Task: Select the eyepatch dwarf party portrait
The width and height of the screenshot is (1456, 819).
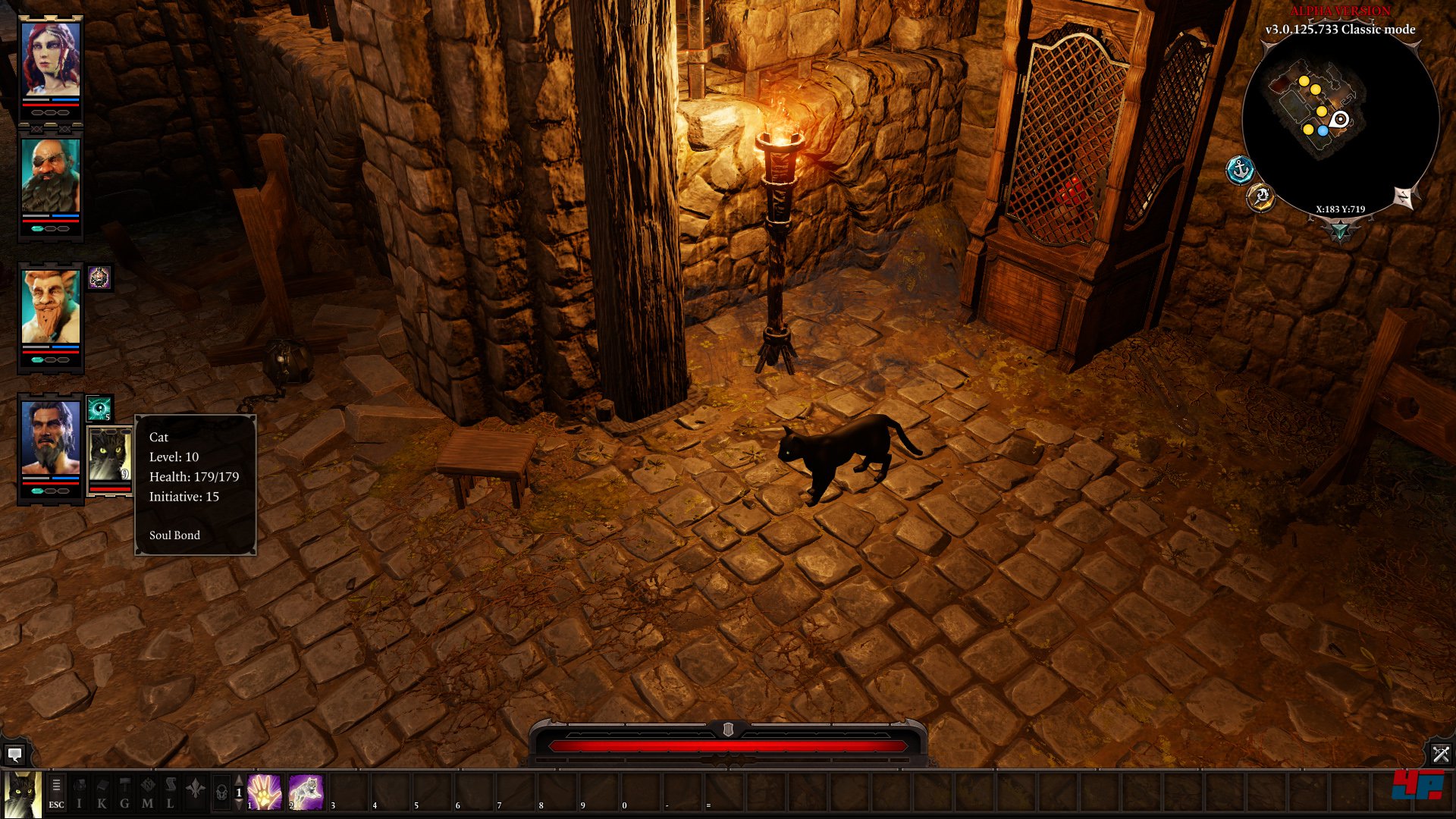Action: point(50,175)
